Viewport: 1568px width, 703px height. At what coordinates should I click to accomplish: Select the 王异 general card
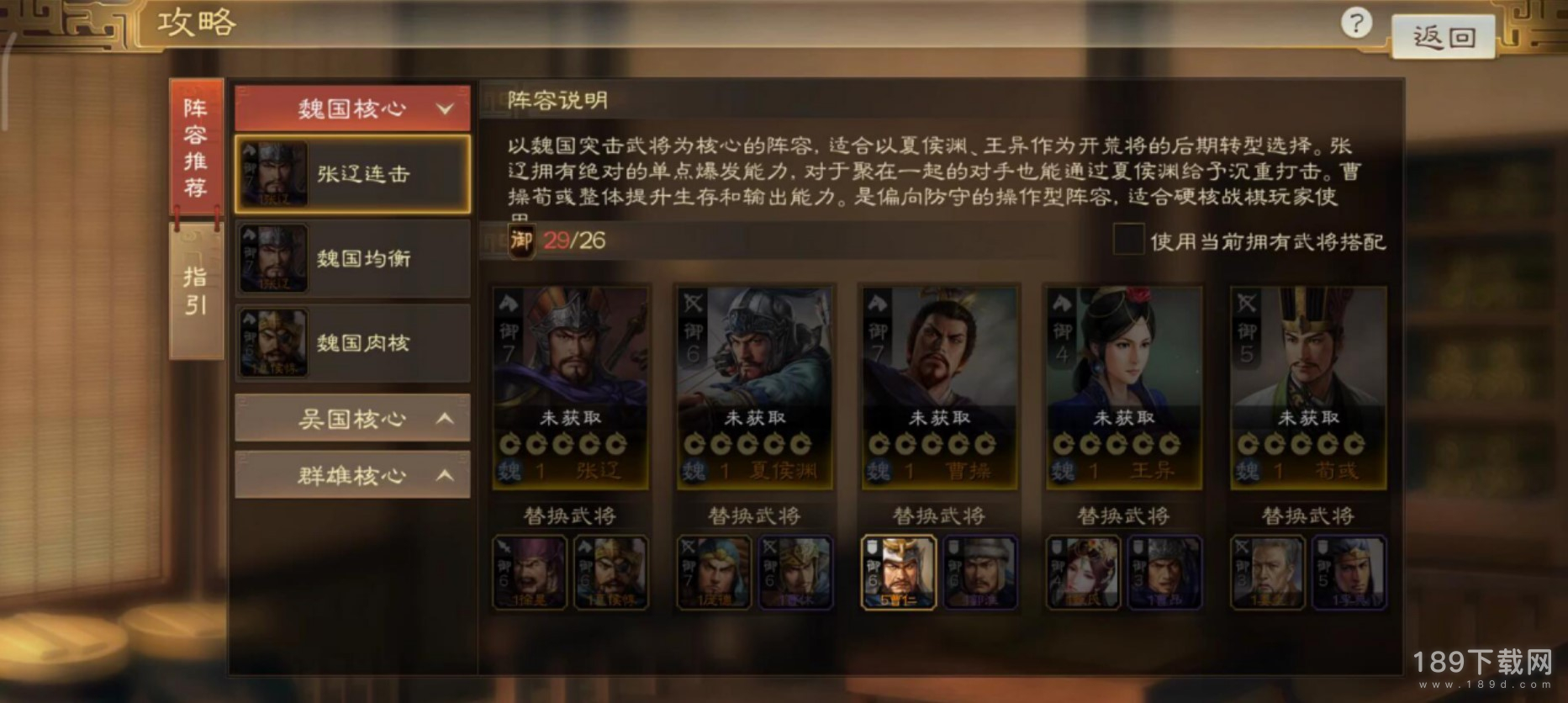1123,387
